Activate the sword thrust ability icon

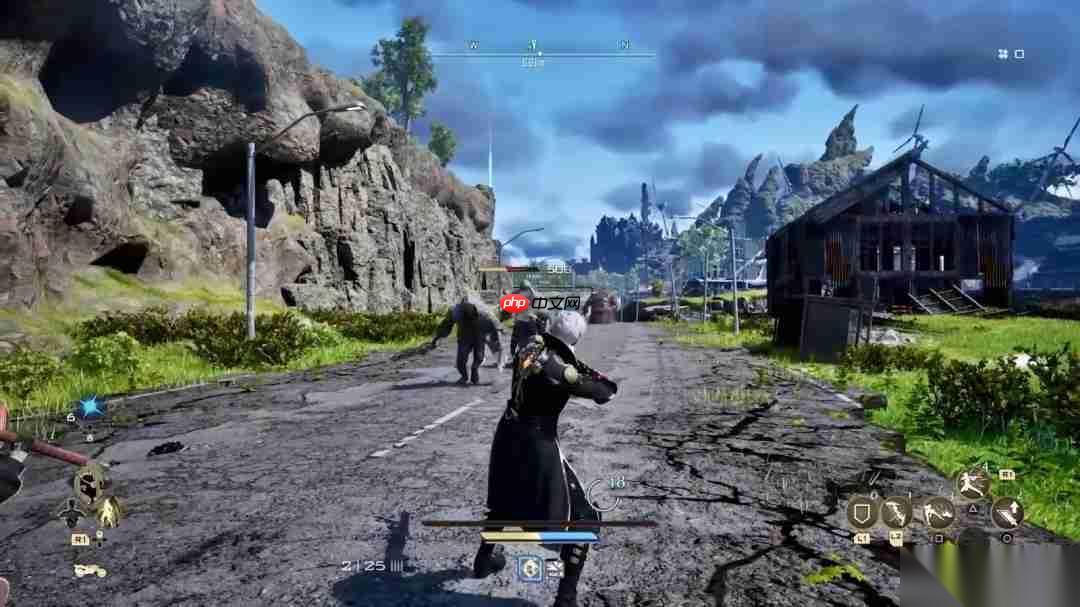tap(1007, 513)
